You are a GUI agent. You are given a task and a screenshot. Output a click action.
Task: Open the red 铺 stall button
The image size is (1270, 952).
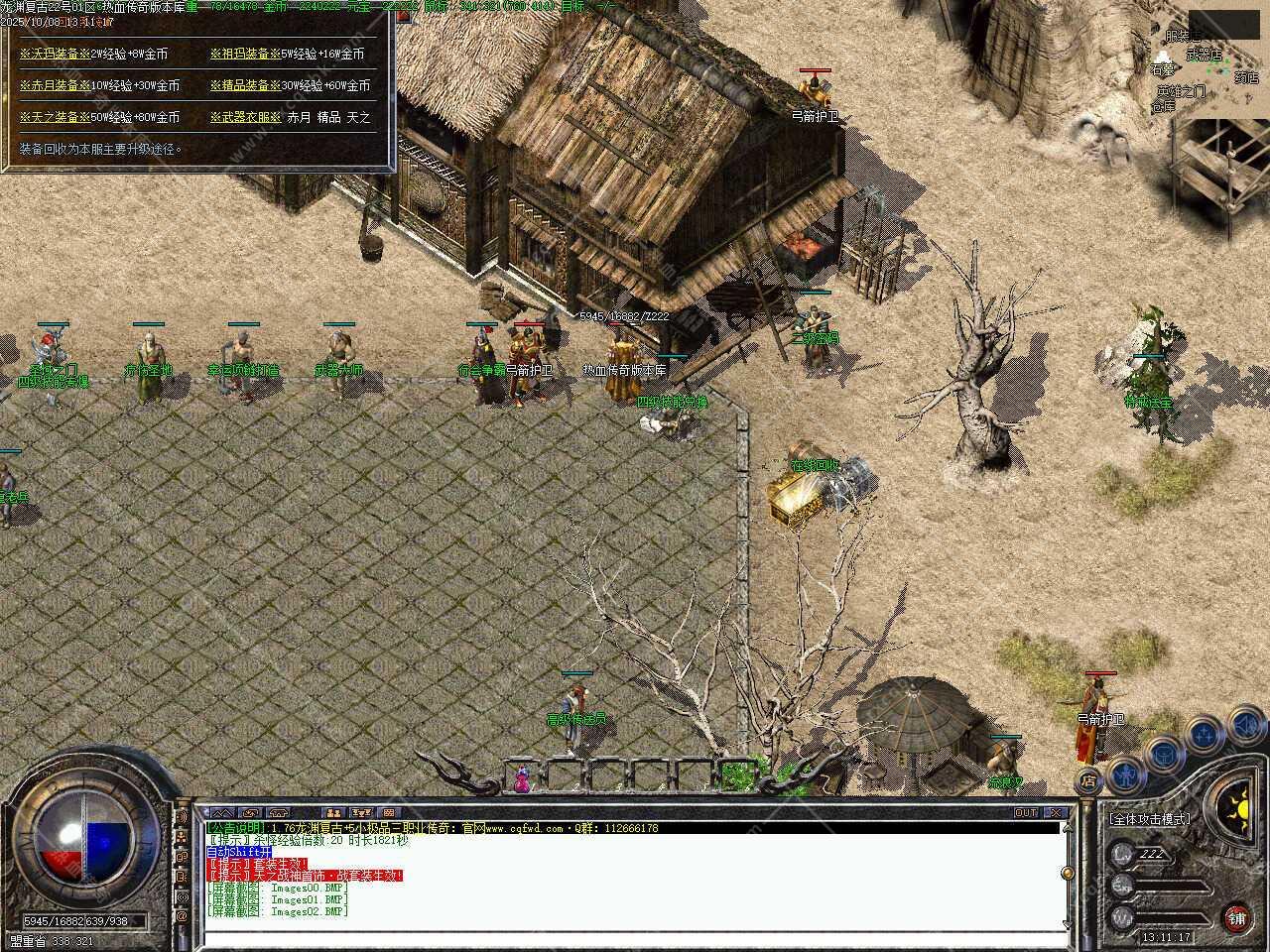pos(1236,917)
